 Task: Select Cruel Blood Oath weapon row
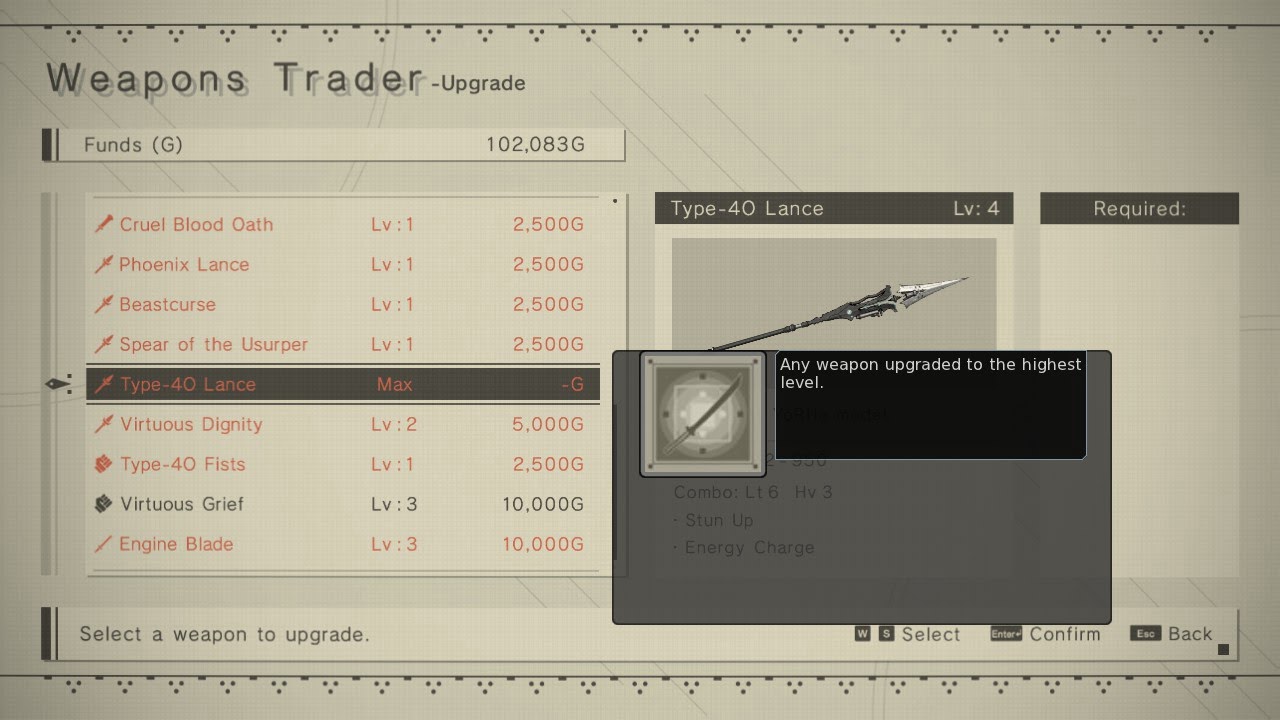[x=342, y=224]
